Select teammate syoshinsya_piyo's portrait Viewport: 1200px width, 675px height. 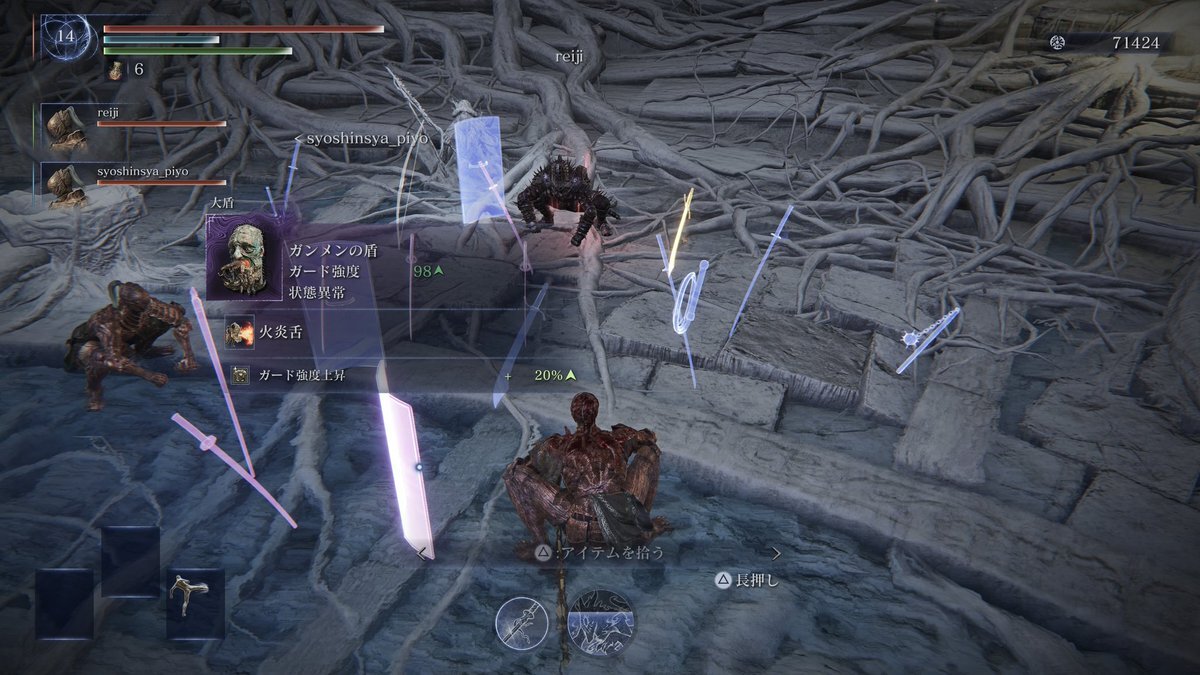pos(68,186)
